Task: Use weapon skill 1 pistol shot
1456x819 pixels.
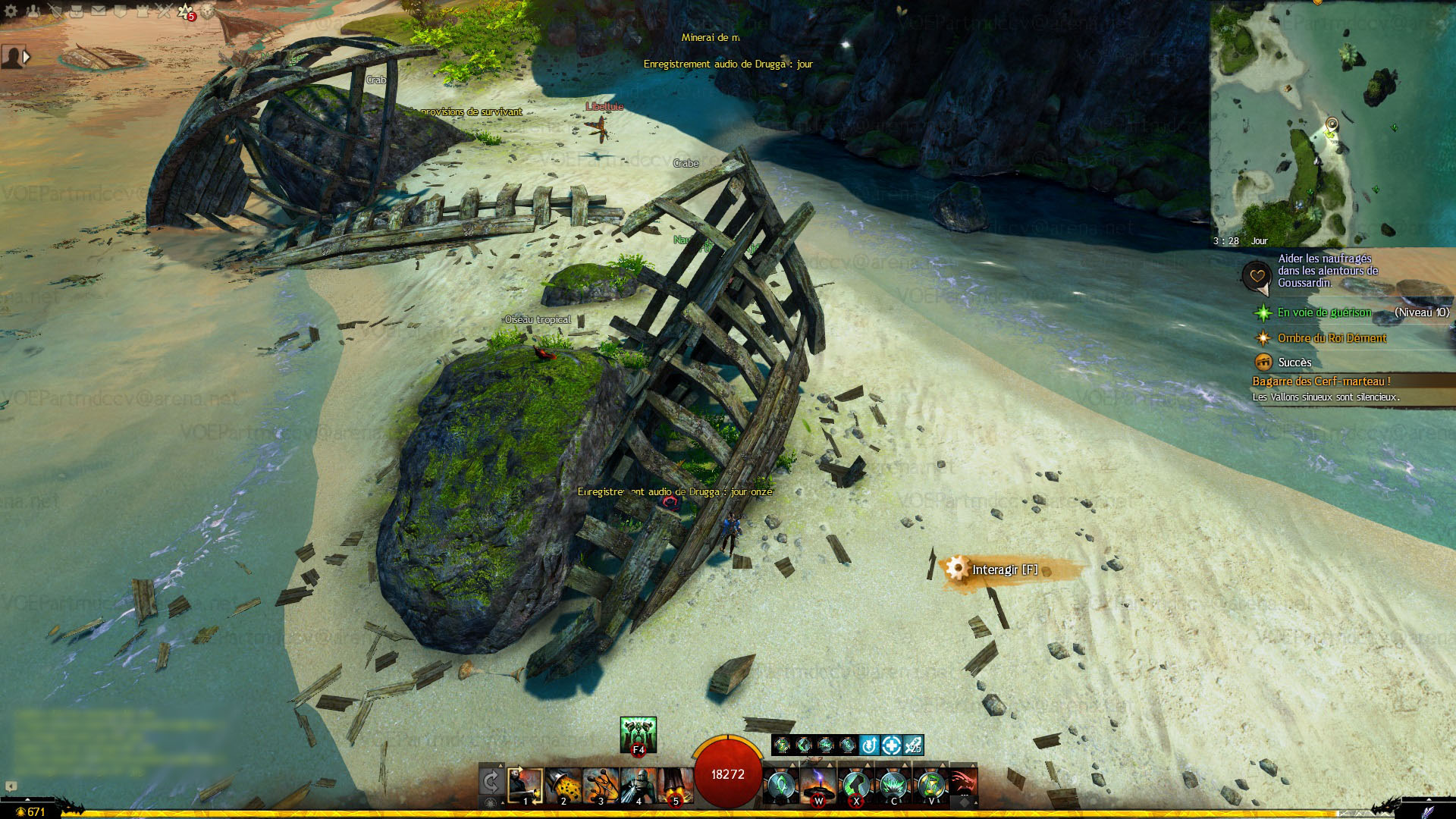Action: pyautogui.click(x=525, y=786)
